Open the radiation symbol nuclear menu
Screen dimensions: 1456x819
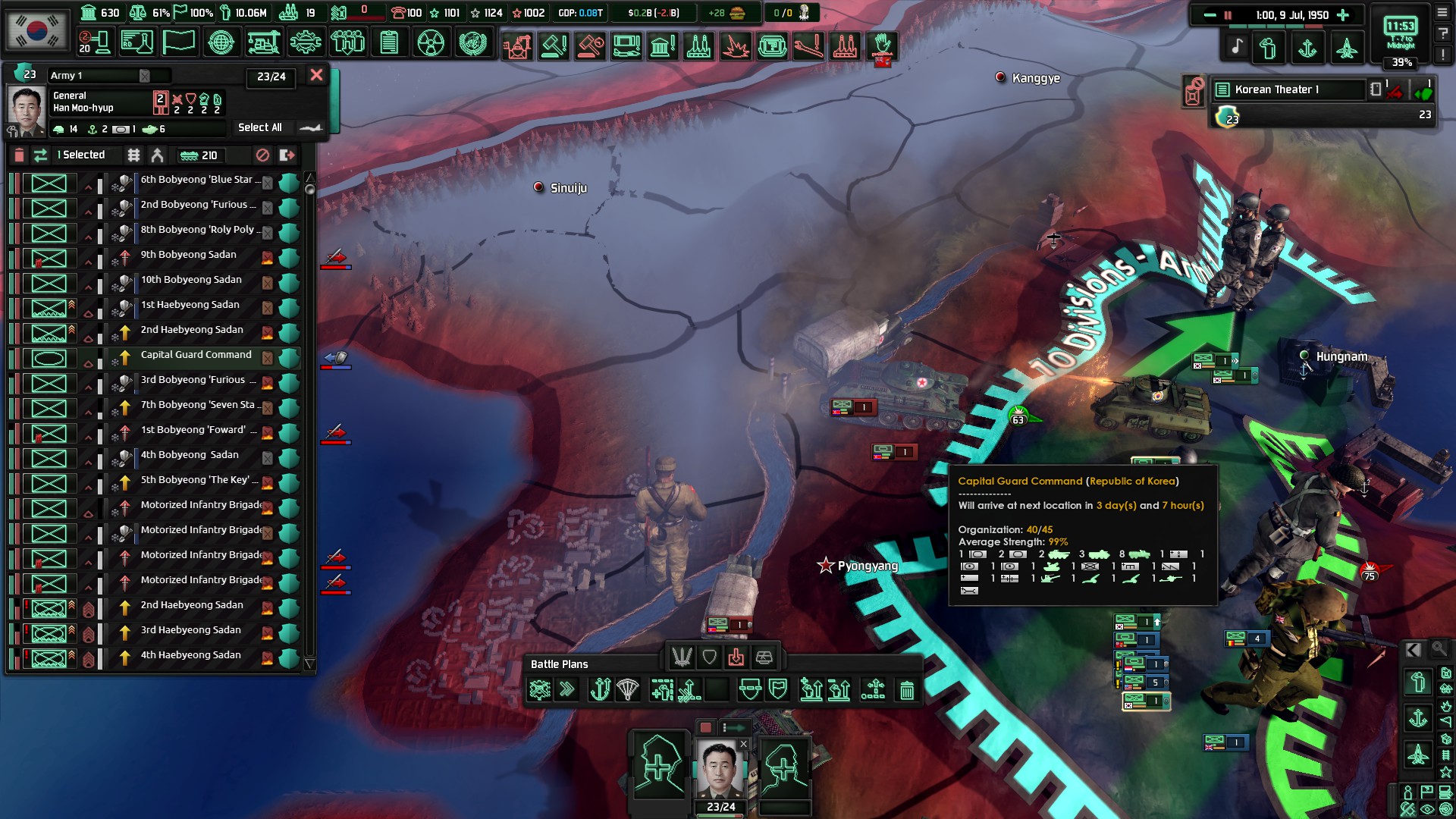430,42
